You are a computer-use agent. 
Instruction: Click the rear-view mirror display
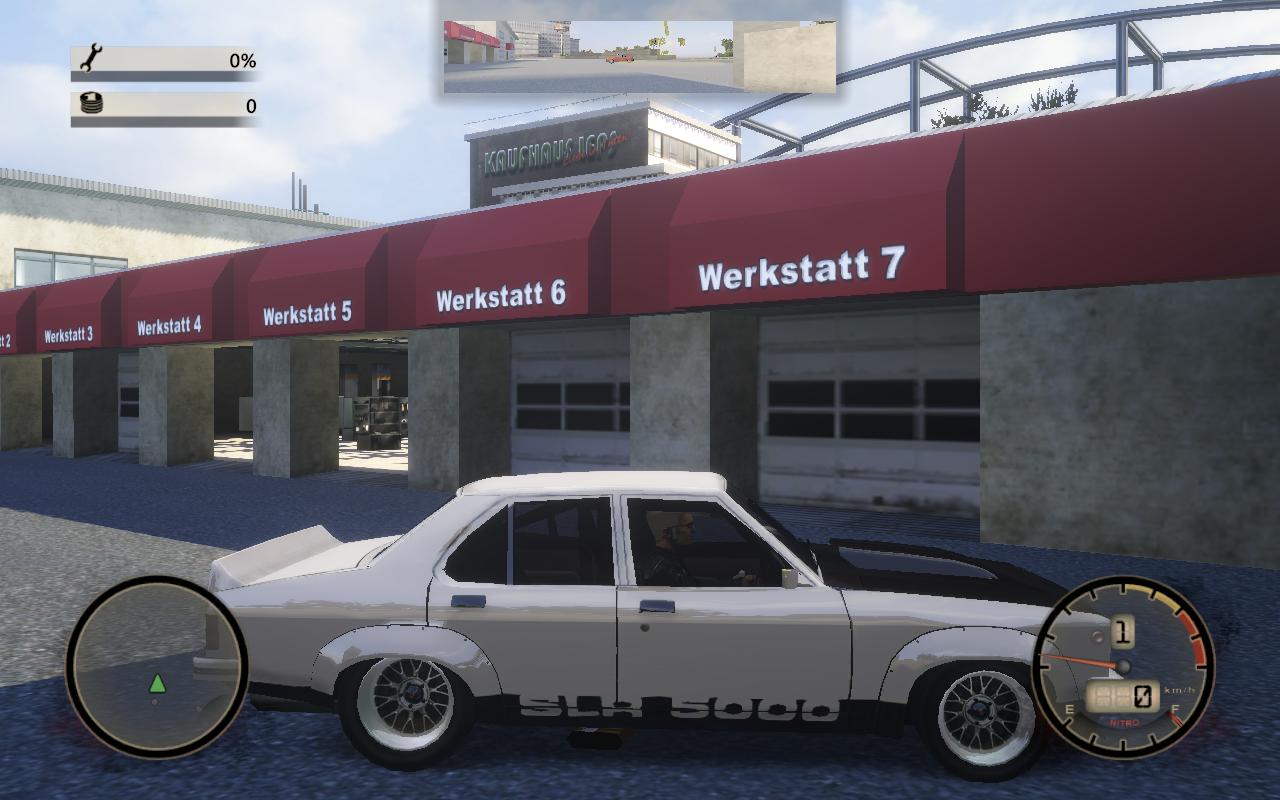639,56
